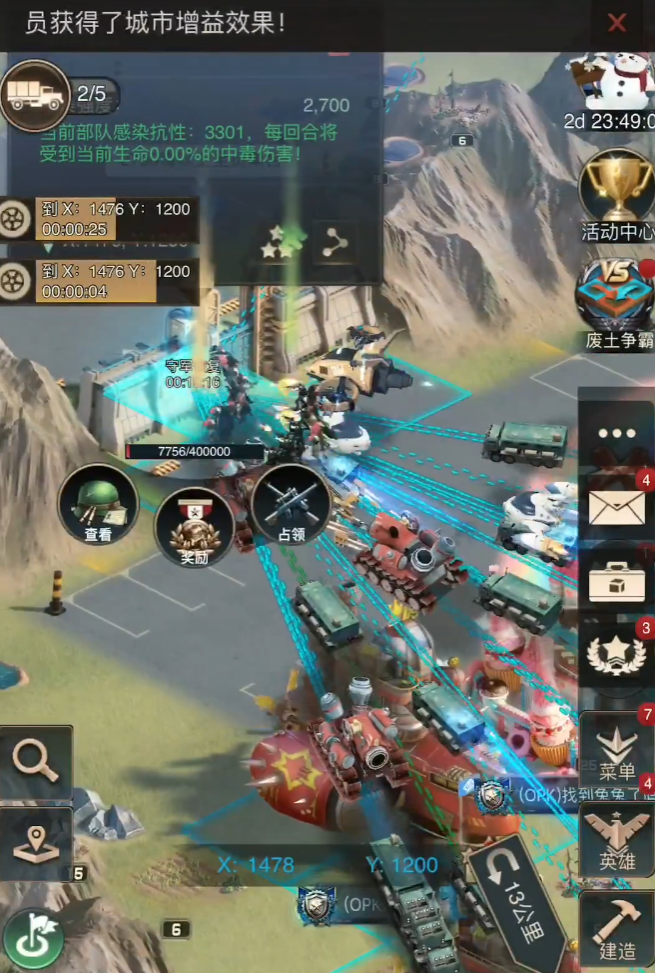Screen dimensions: 655x973
Task: Open the snowman event icon
Action: (612, 80)
